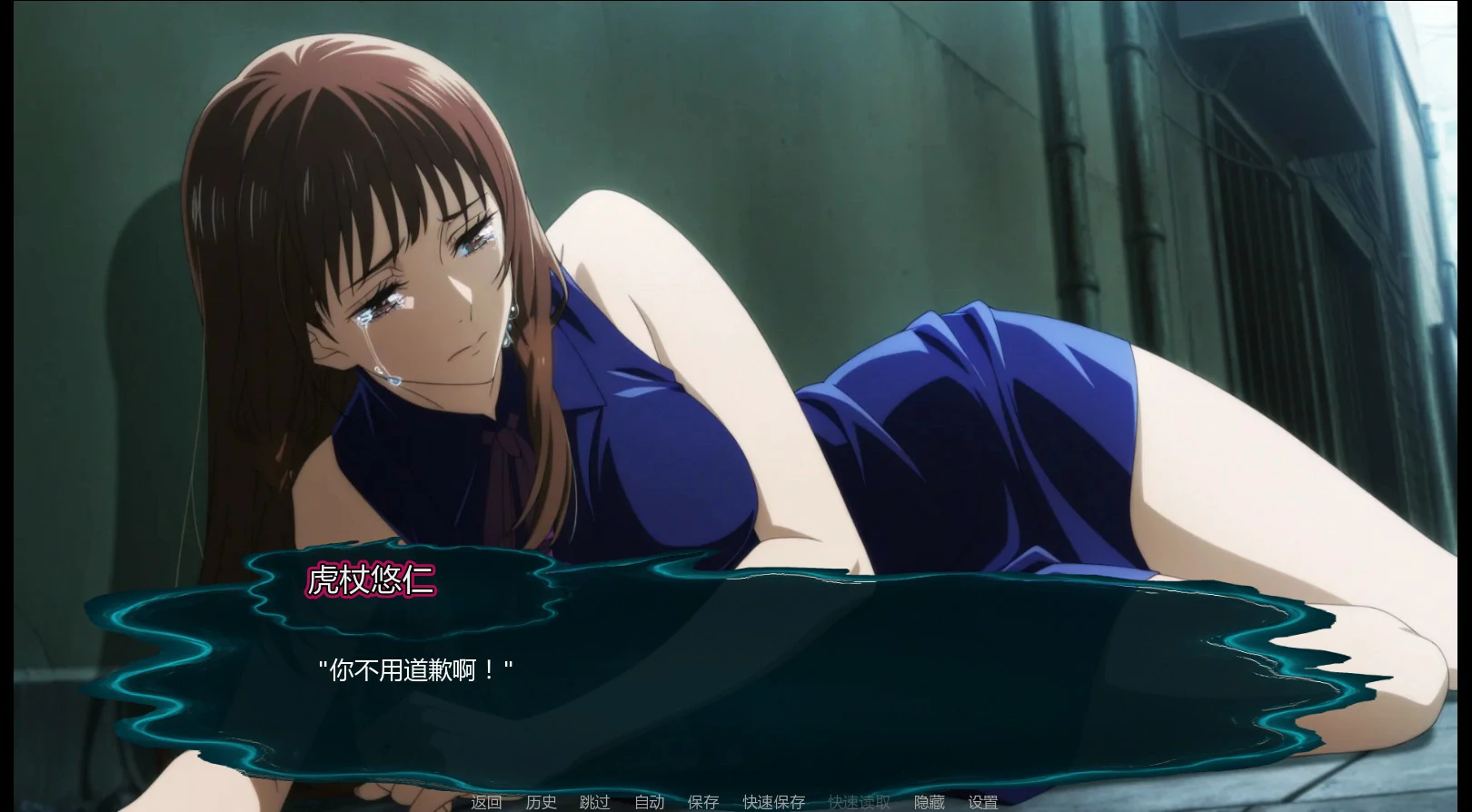The image size is (1472, 812).
Task: Open the 保存 save screen
Action: click(701, 803)
